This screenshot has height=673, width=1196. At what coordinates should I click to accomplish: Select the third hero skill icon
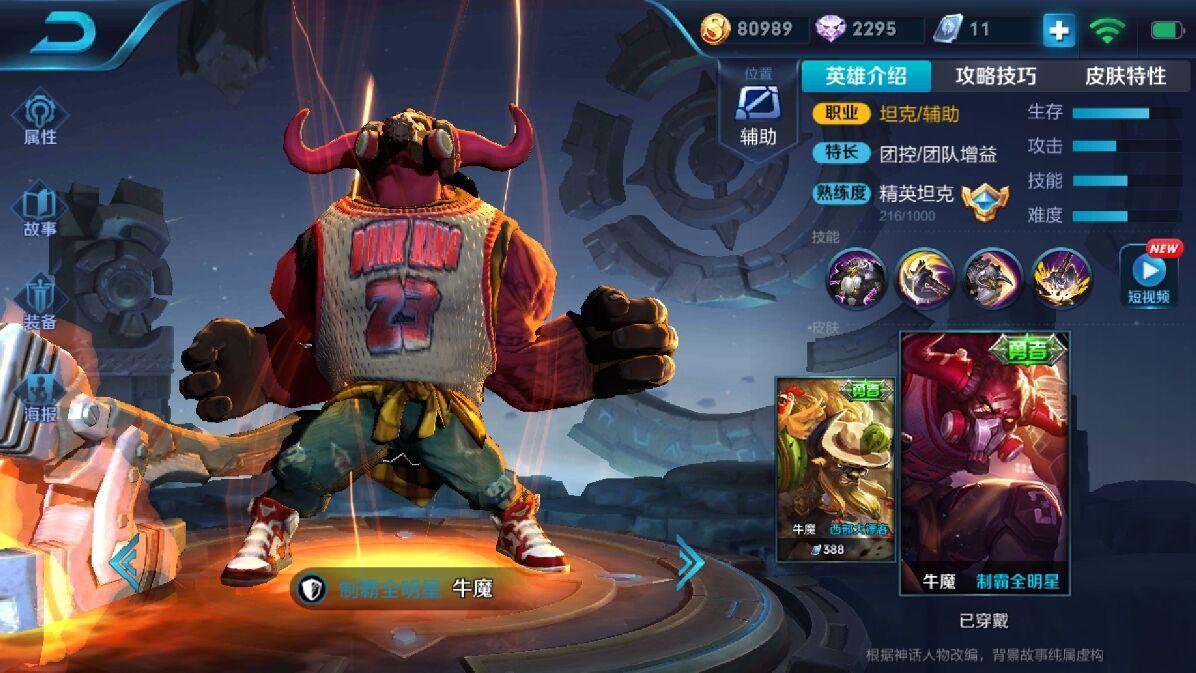point(992,278)
